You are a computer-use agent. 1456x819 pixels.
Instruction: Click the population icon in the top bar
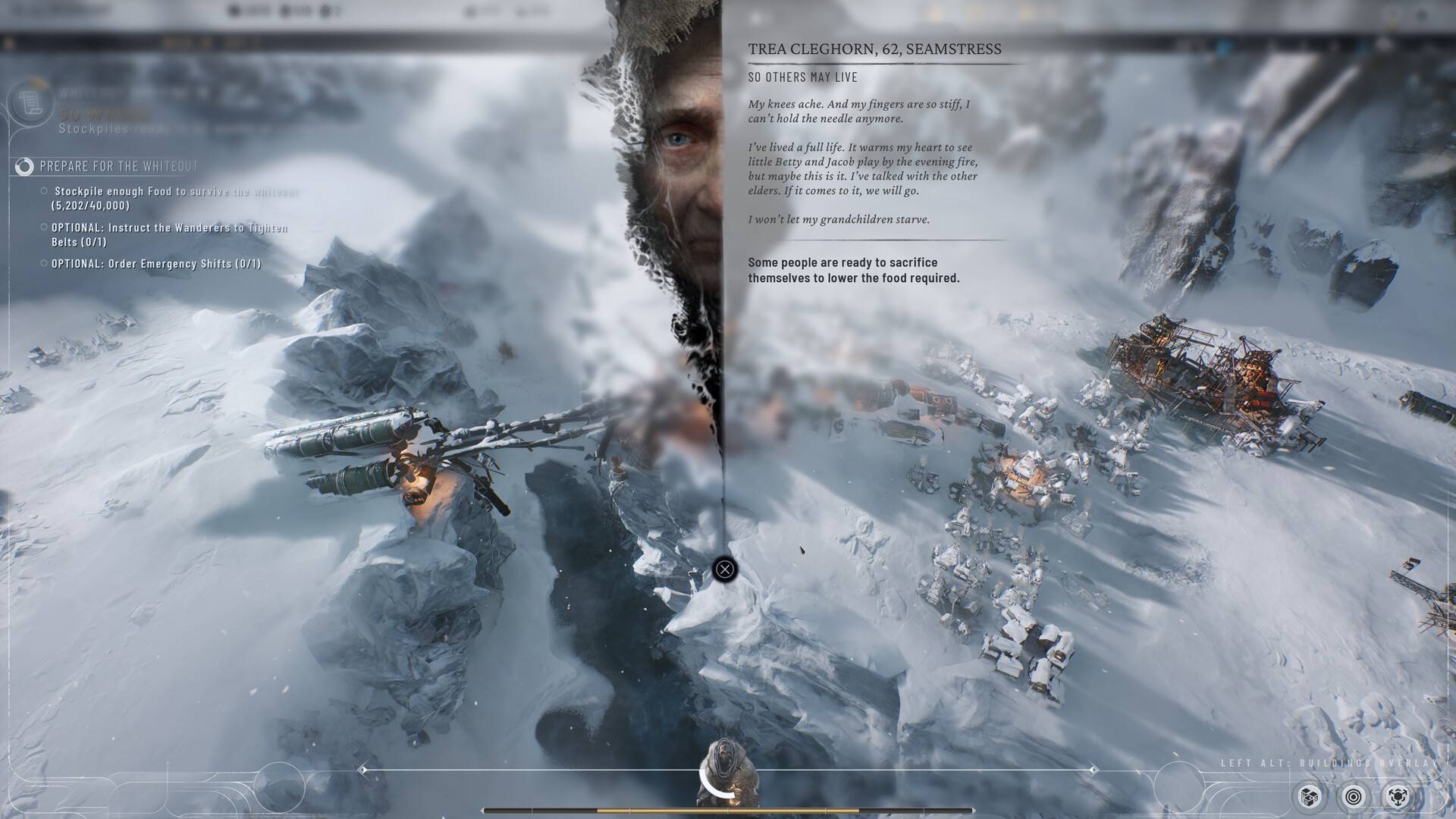[x=285, y=11]
